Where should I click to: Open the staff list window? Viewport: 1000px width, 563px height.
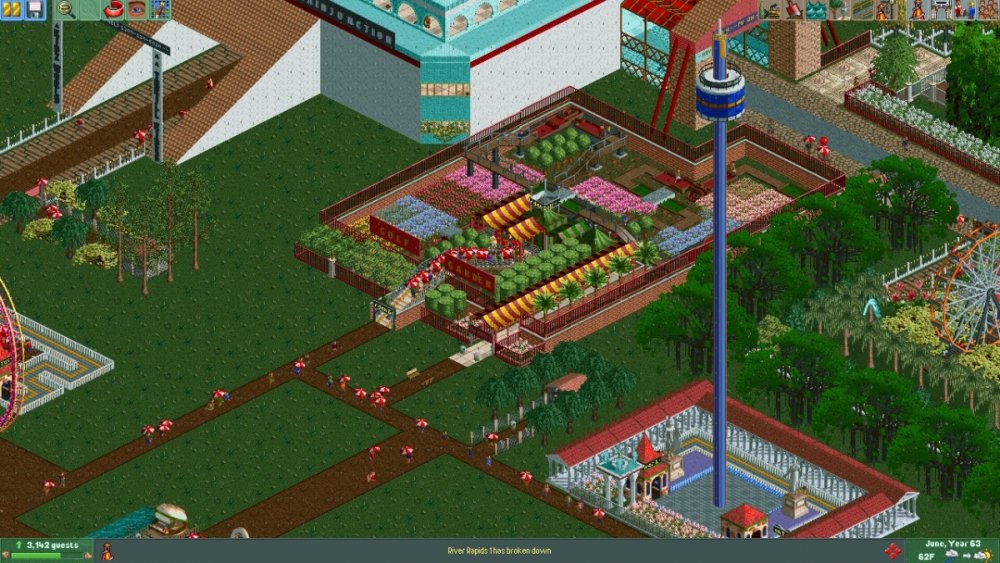pyautogui.click(x=964, y=10)
